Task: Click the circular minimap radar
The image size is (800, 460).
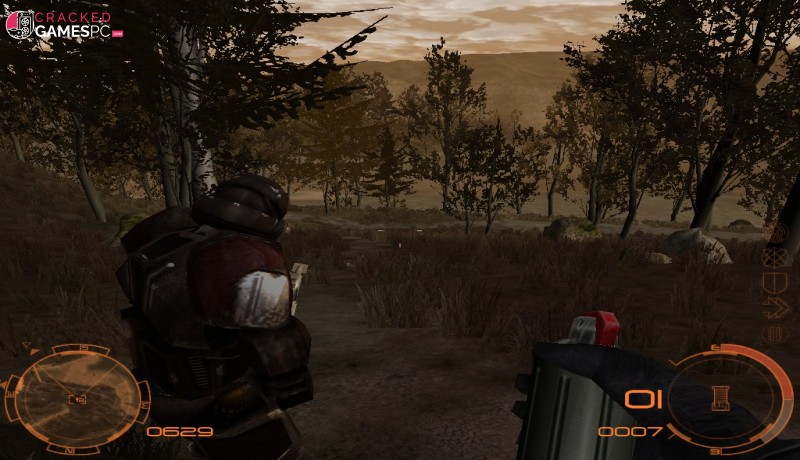Action: click(76, 397)
